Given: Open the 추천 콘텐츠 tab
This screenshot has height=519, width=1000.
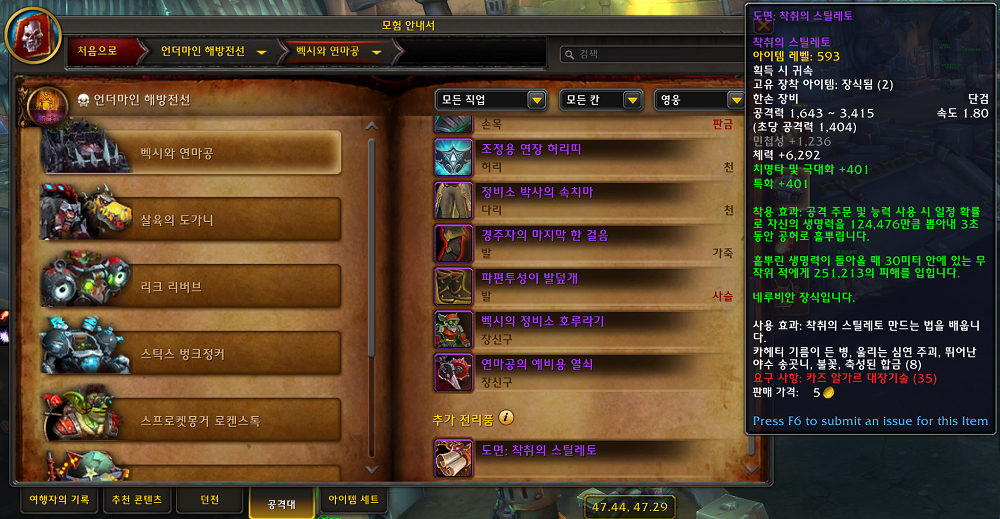Looking at the screenshot, I should pyautogui.click(x=137, y=498).
